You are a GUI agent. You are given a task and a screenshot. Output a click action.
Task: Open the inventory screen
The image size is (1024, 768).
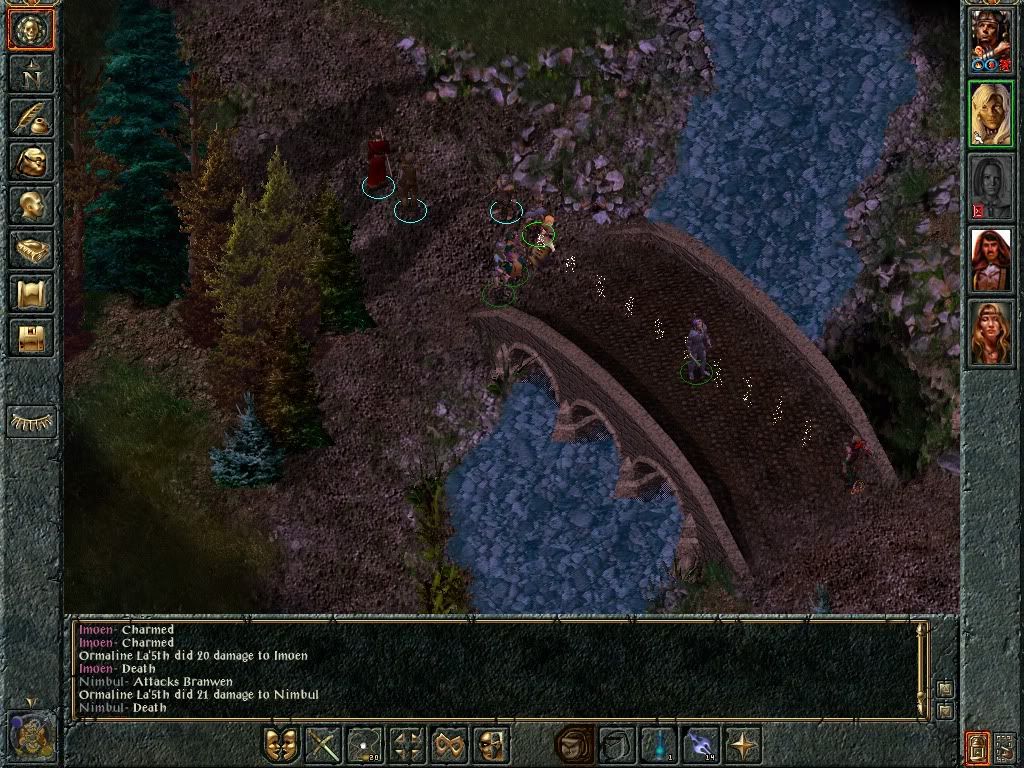coord(31,162)
